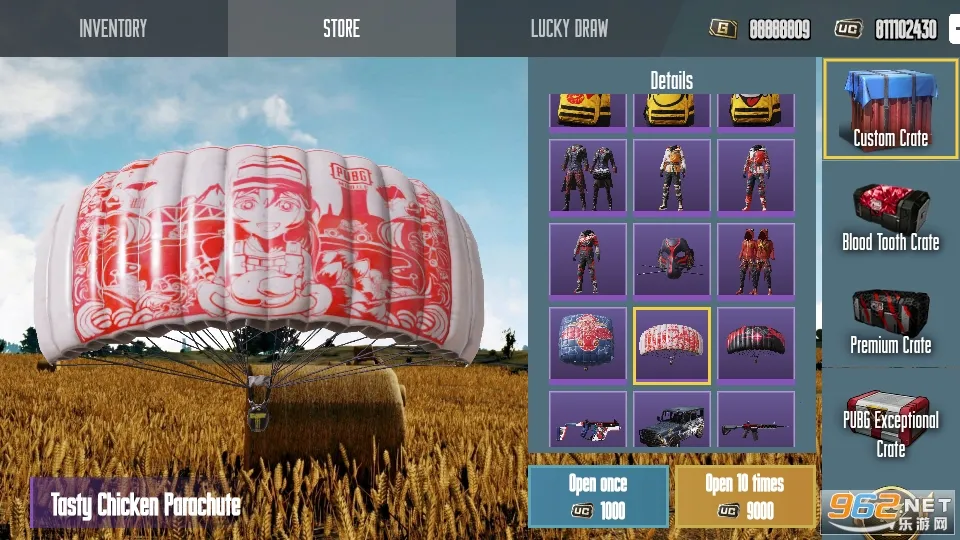Open the Lucky Draw tab

[569, 28]
